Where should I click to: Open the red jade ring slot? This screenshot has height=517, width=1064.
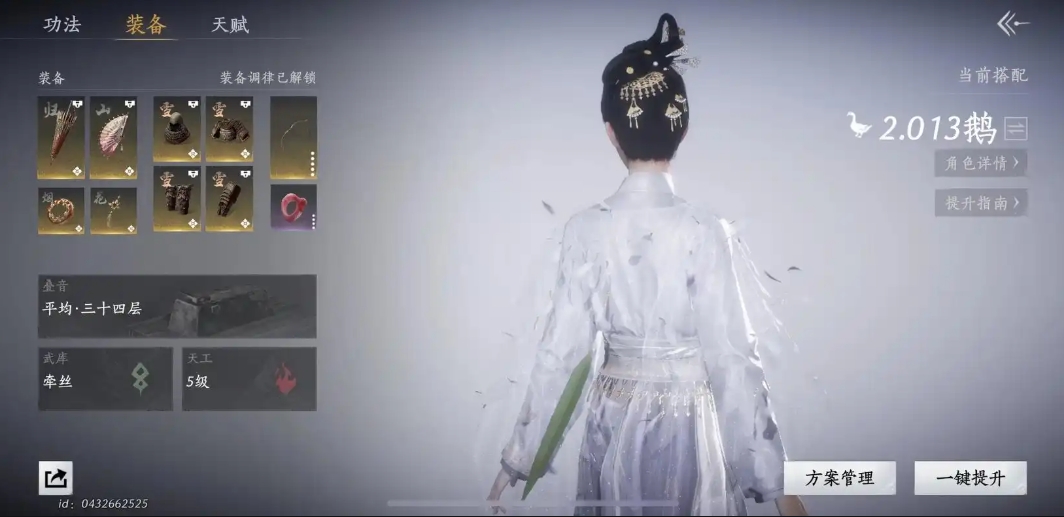click(x=293, y=207)
